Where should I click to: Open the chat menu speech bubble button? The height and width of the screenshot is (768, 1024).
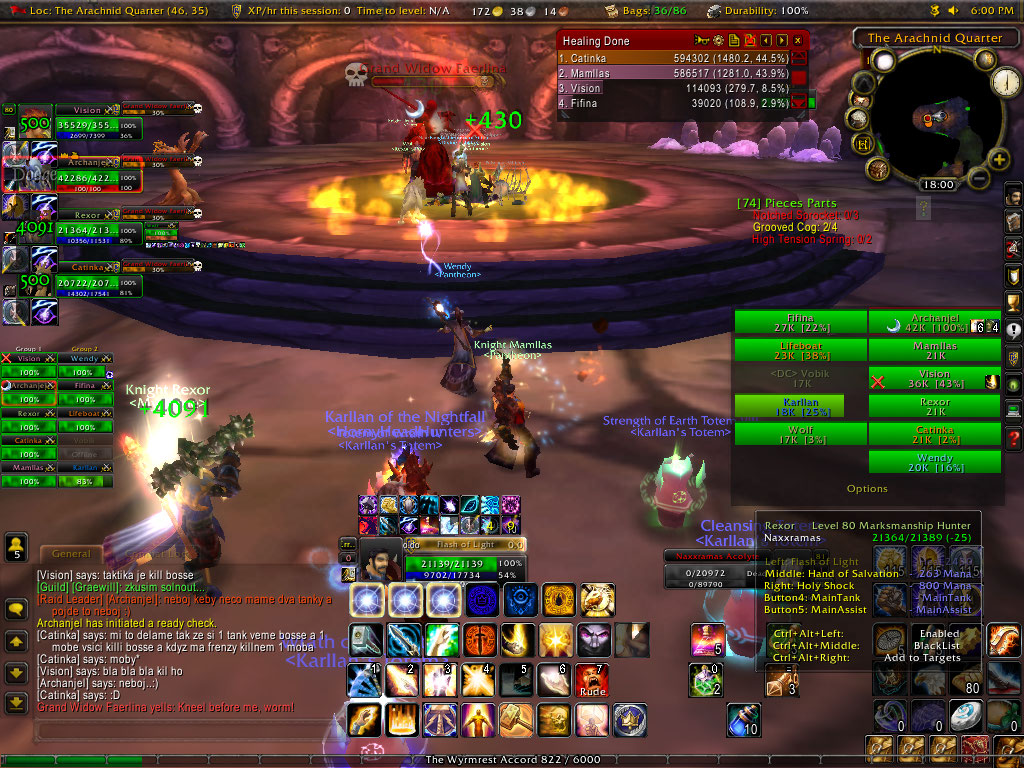(x=16, y=608)
